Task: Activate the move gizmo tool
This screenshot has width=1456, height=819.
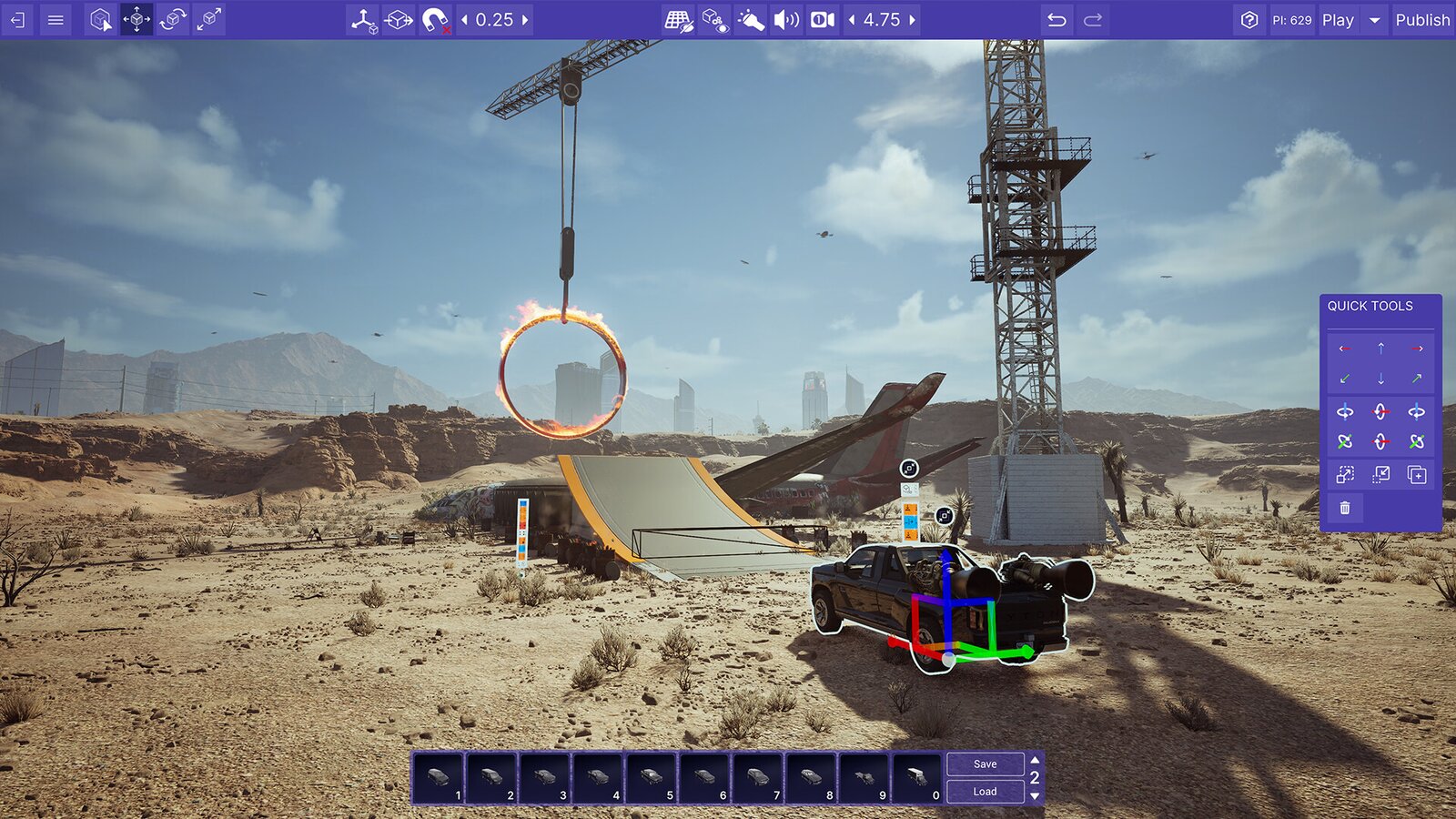Action: coord(136,19)
